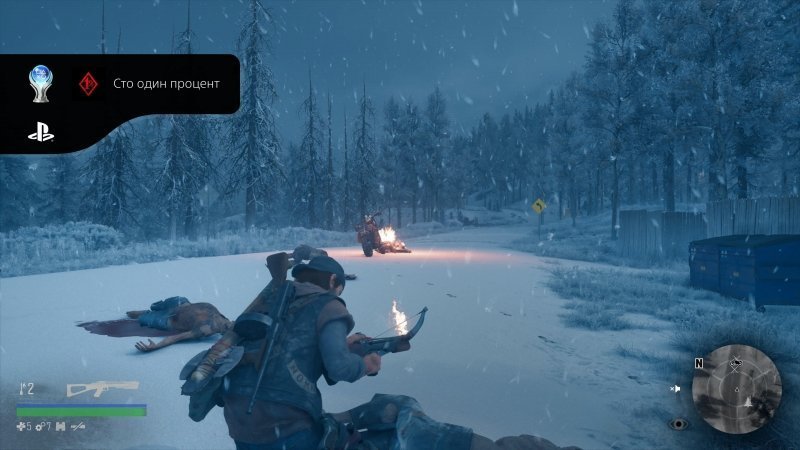
Task: Click the eye visibility indicator icon
Action: (680, 423)
